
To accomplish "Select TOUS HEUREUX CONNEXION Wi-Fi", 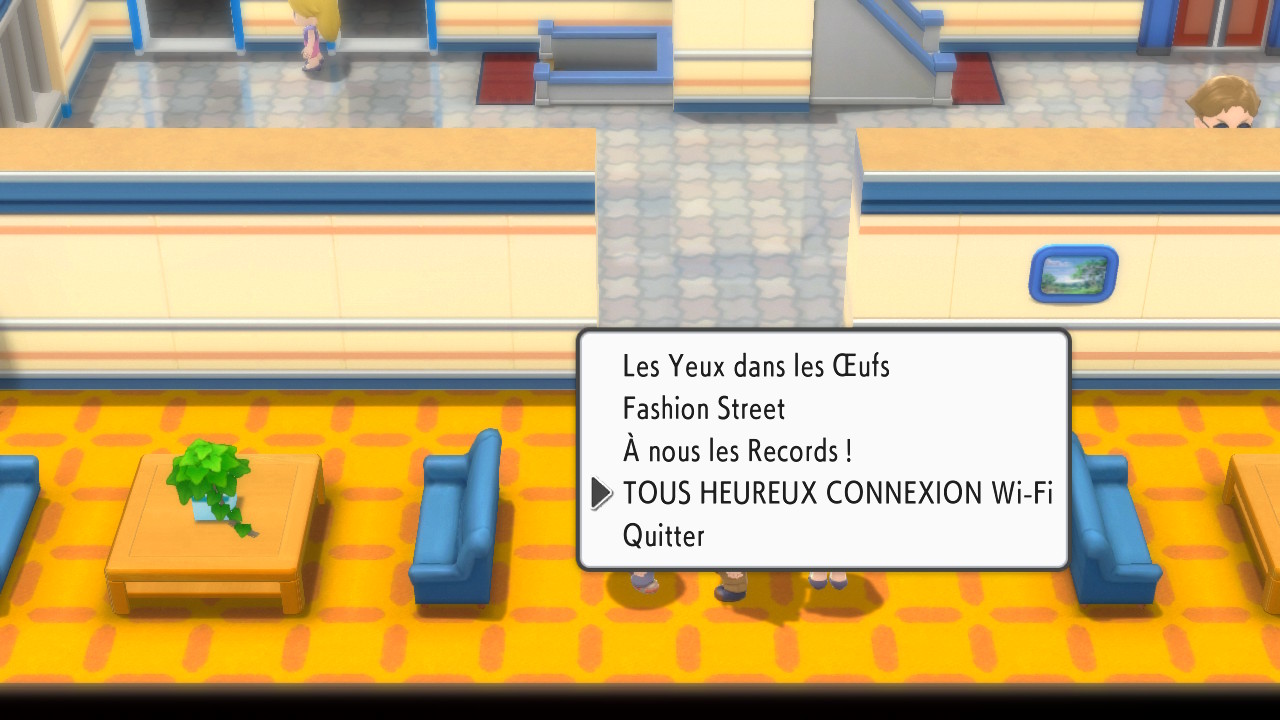I will coord(837,493).
